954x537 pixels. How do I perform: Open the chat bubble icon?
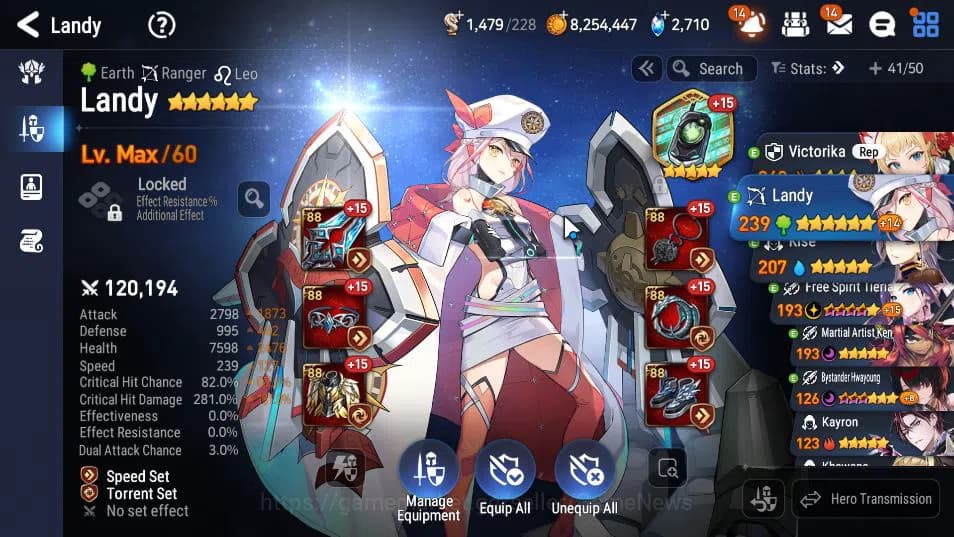click(881, 24)
